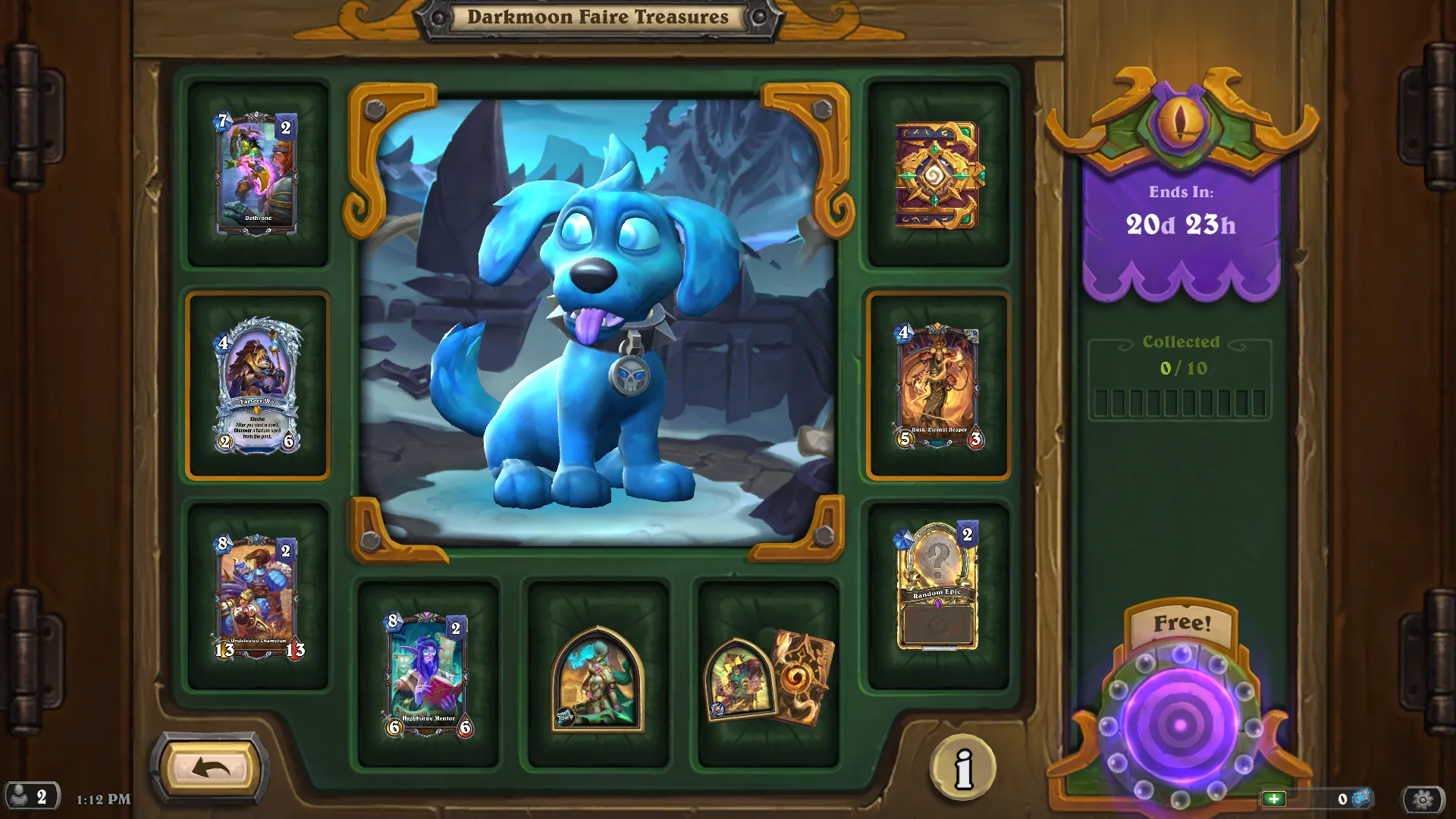Choose the Dusk, Eternal Reaper card
The width and height of the screenshot is (1456, 819).
938,386
